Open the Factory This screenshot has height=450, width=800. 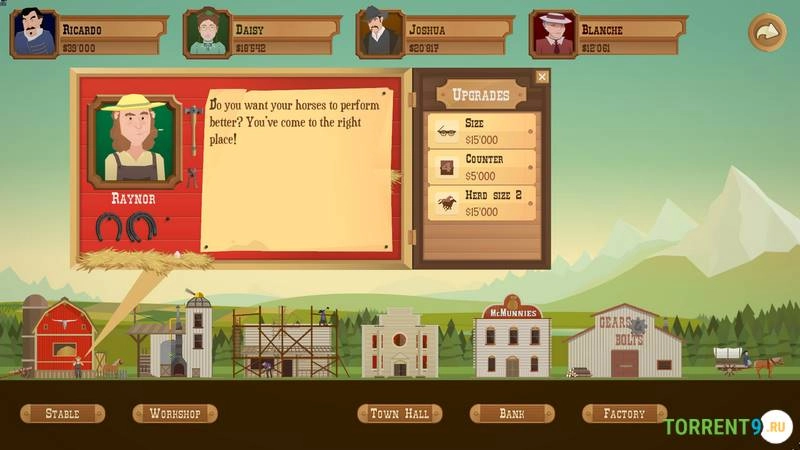[x=624, y=413]
